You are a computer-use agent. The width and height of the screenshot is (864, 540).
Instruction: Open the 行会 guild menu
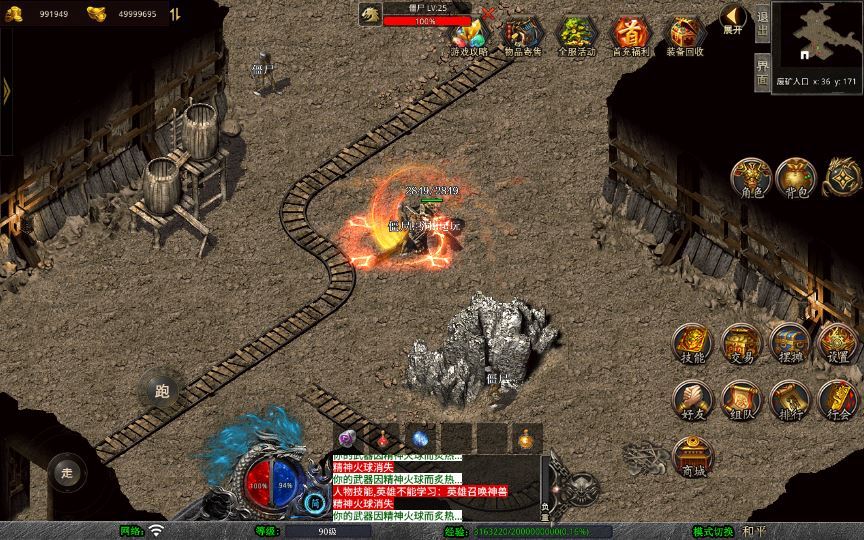[x=838, y=400]
